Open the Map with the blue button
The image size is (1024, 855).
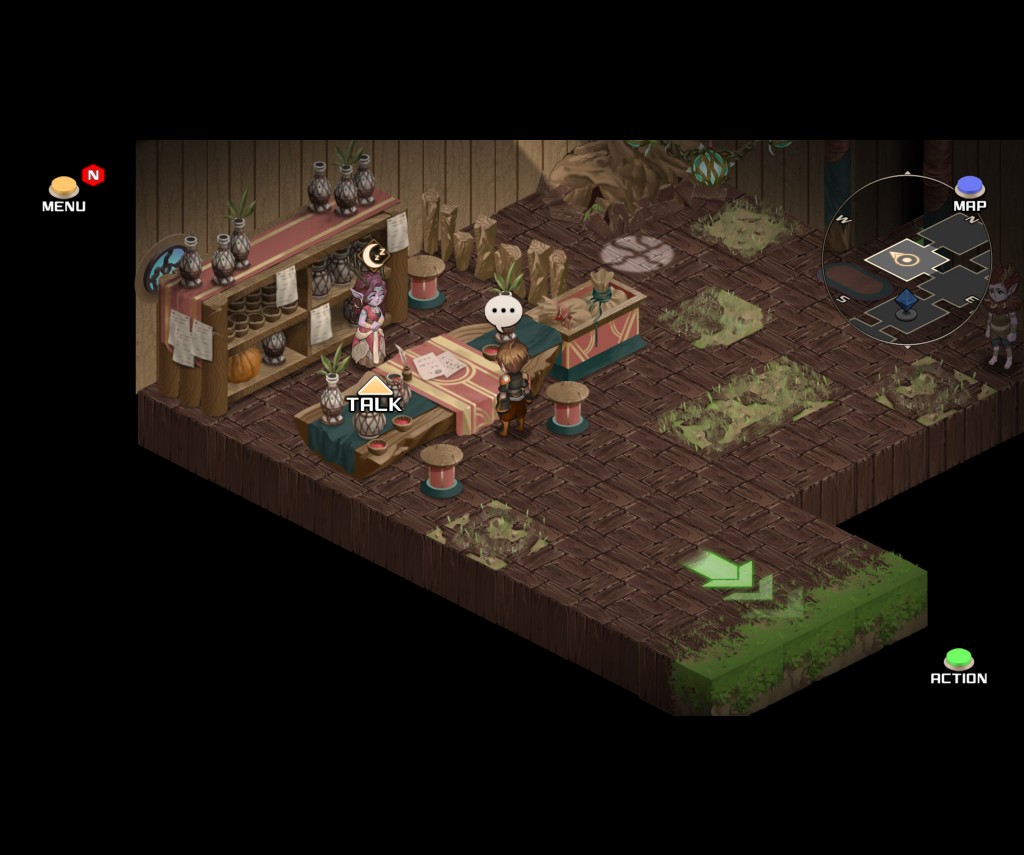[x=969, y=187]
